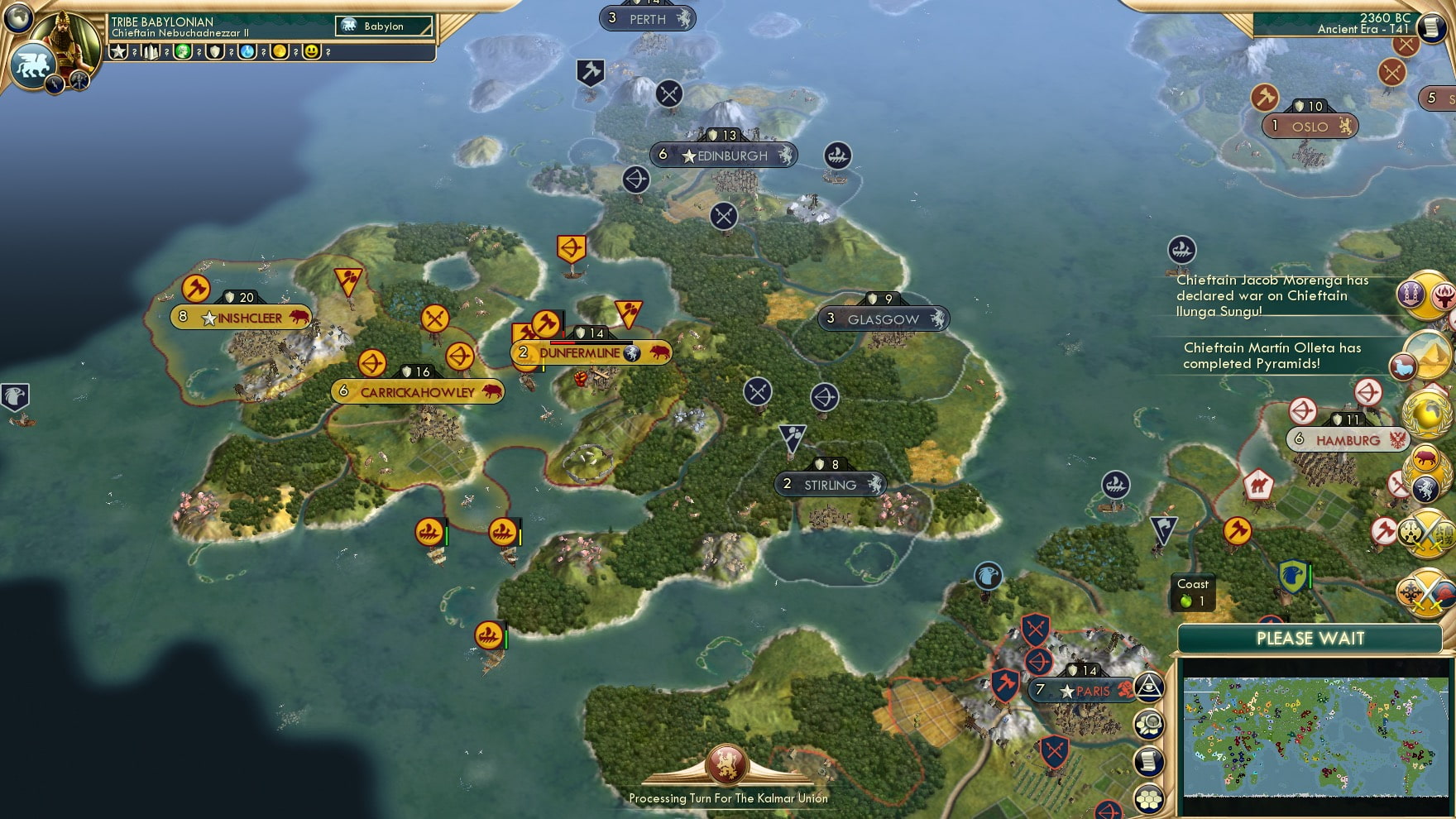This screenshot has width=1456, height=819.
Task: Select the science beaker indicator in the top bar
Action: [248, 53]
